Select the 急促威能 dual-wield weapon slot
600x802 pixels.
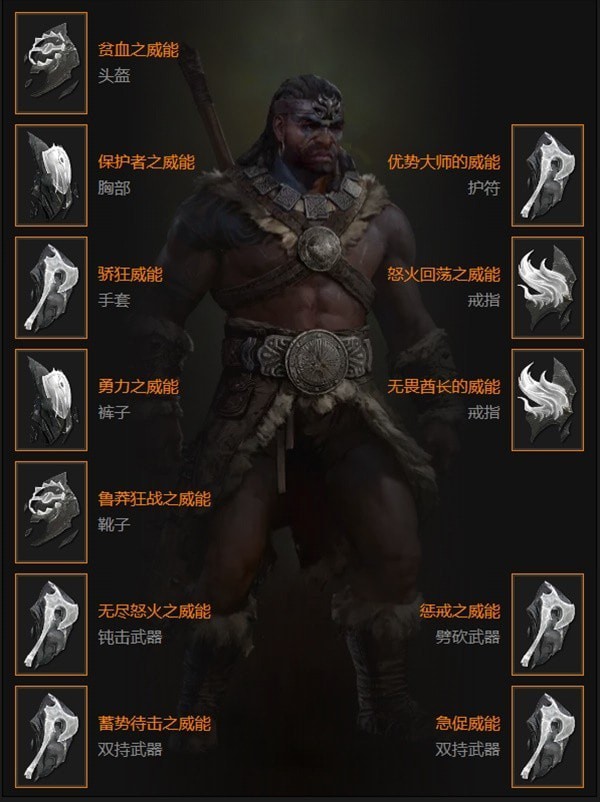coord(547,736)
